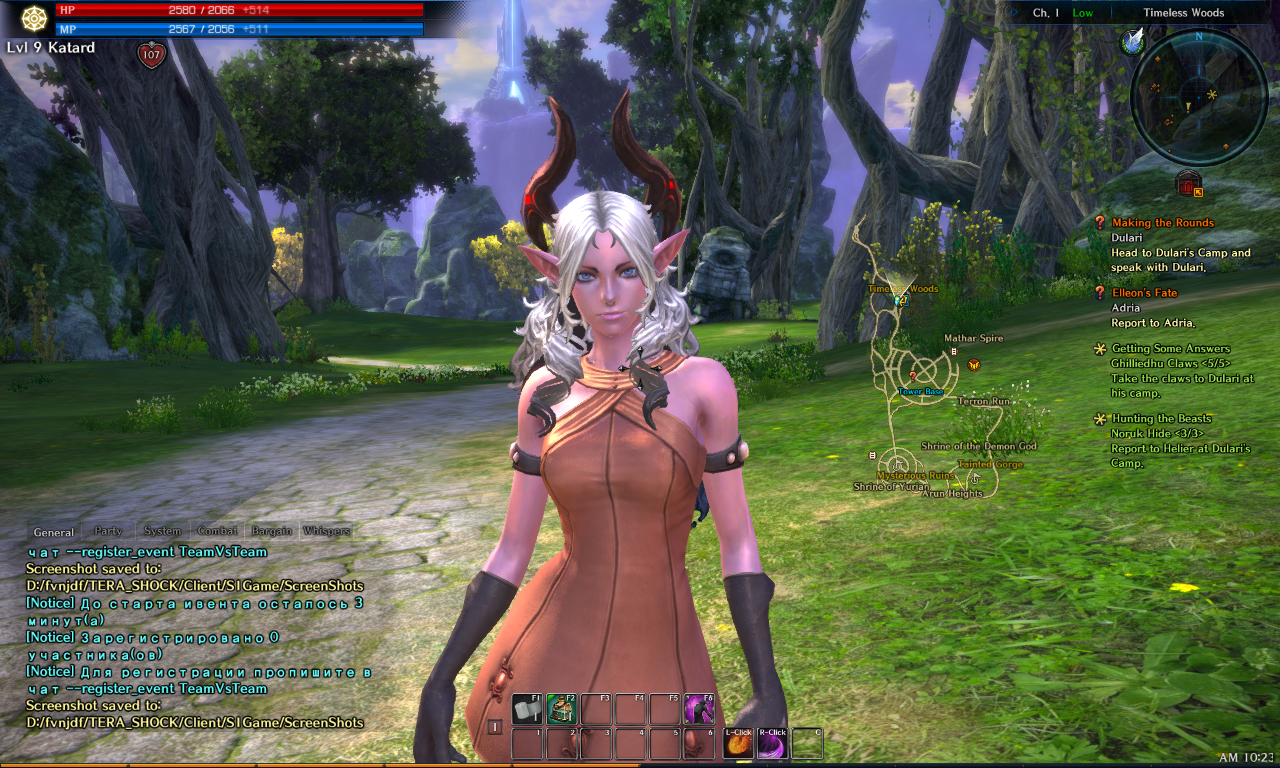Select the Making the Rounds quest

coord(1162,223)
